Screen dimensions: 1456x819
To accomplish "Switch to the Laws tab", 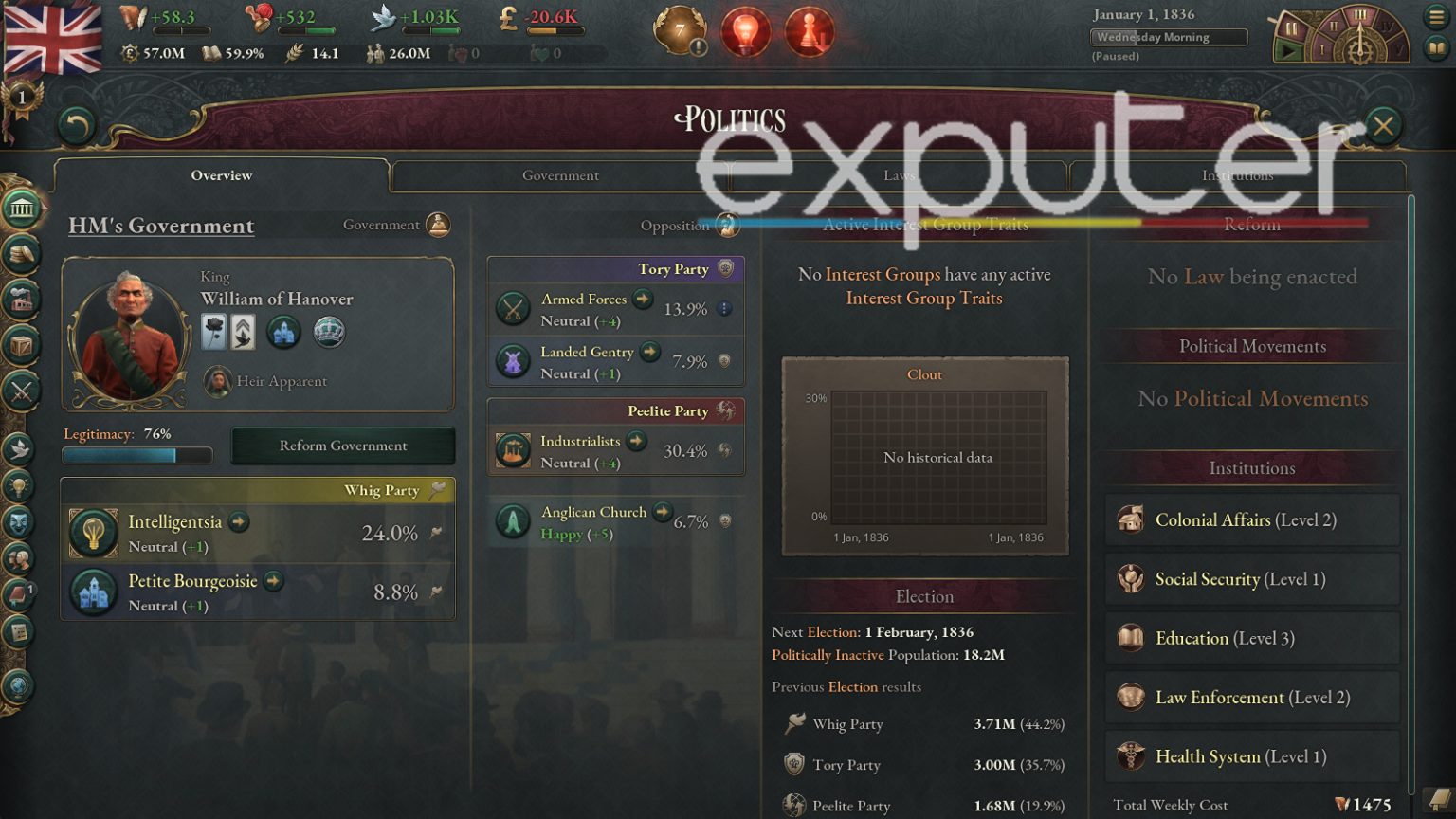I will point(899,175).
